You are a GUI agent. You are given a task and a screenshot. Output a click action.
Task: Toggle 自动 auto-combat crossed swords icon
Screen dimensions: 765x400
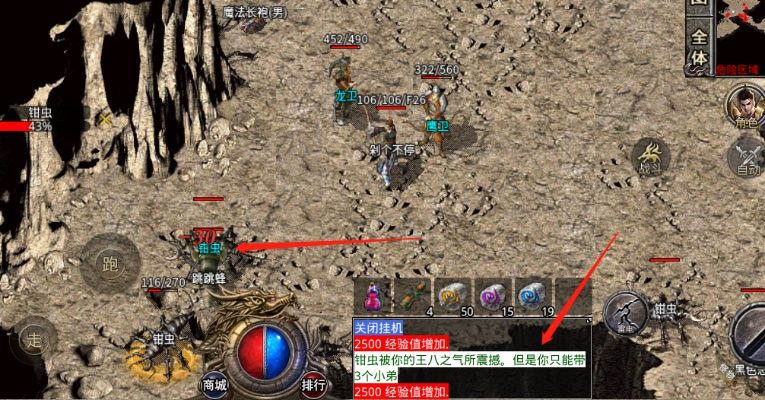[x=746, y=158]
